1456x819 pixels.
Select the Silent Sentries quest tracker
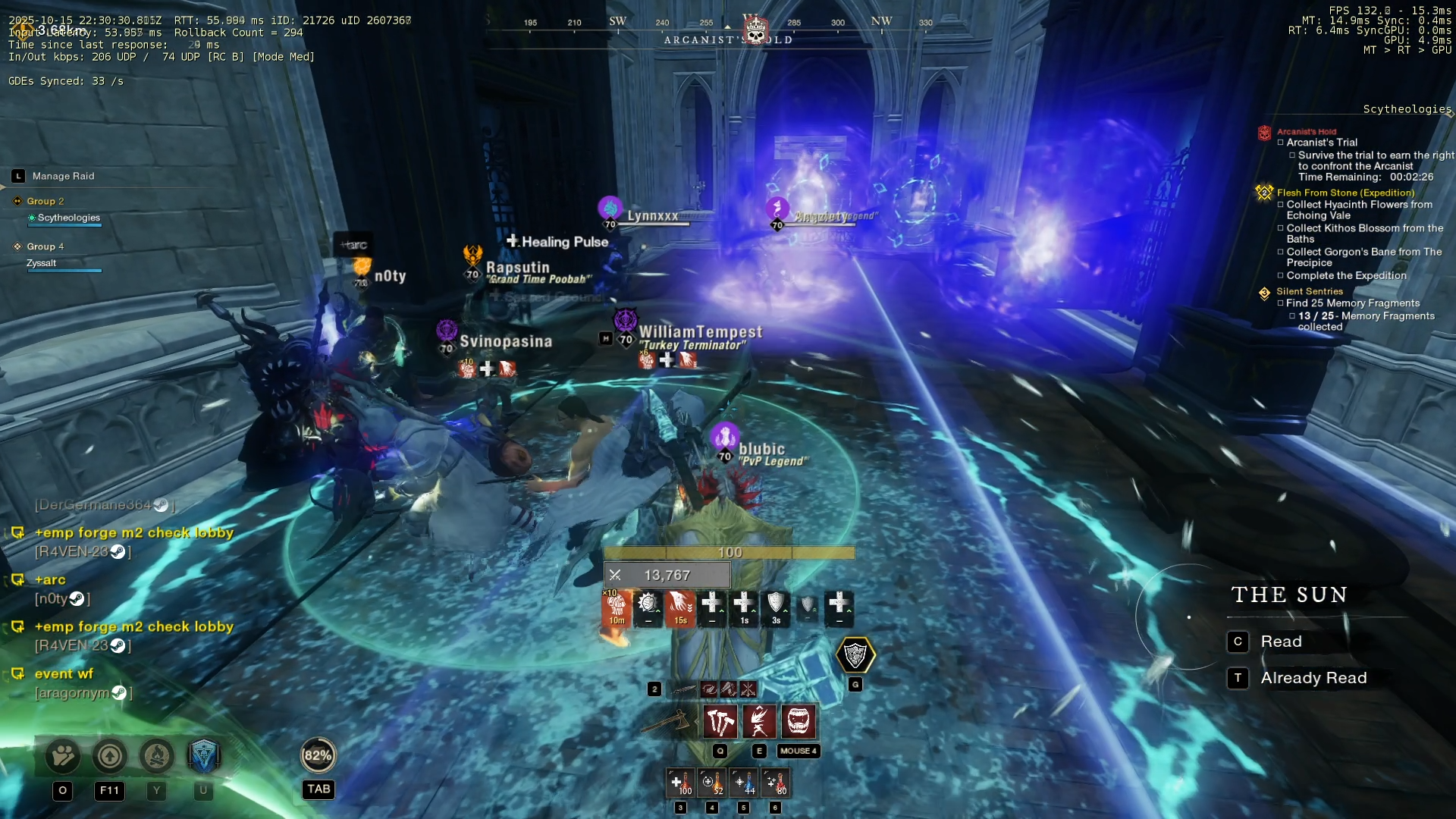click(x=1309, y=291)
